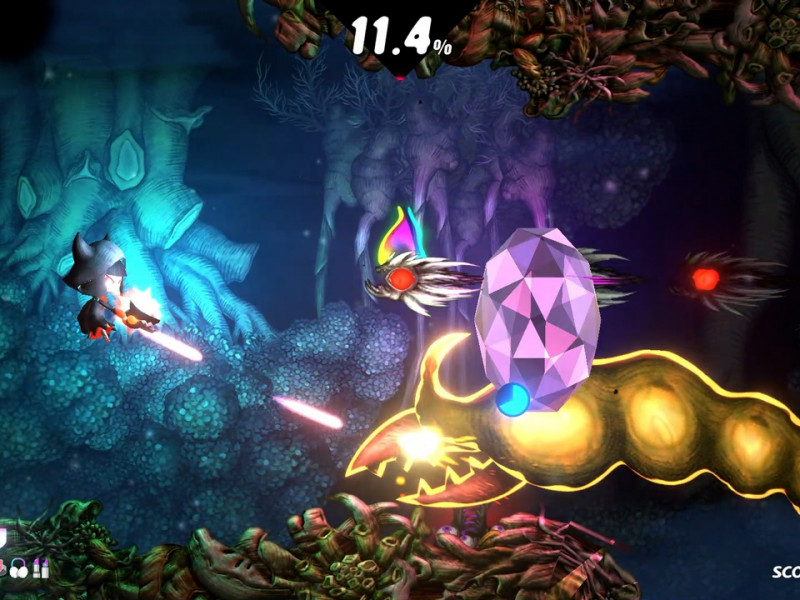This screenshot has height=600, width=800.
Task: Select the earmuffs item icon
Action: [x=18, y=570]
